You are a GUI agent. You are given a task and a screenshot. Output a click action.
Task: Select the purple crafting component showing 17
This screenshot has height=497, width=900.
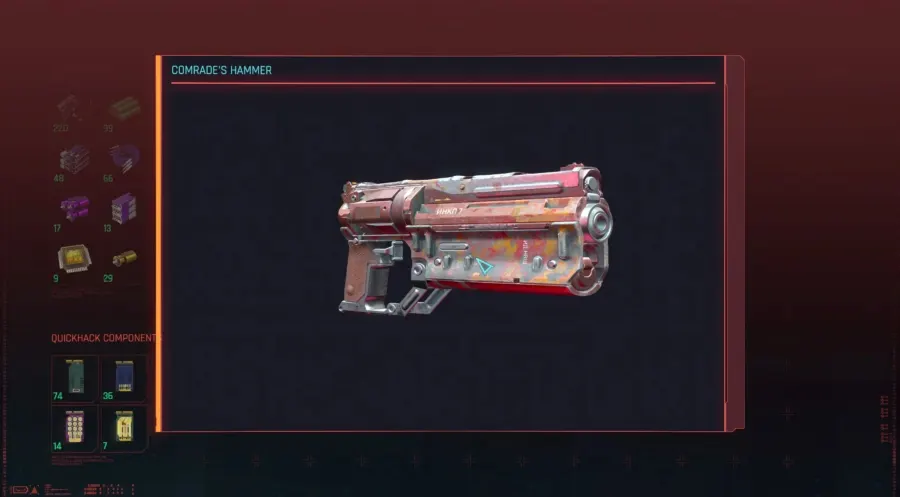point(74,208)
